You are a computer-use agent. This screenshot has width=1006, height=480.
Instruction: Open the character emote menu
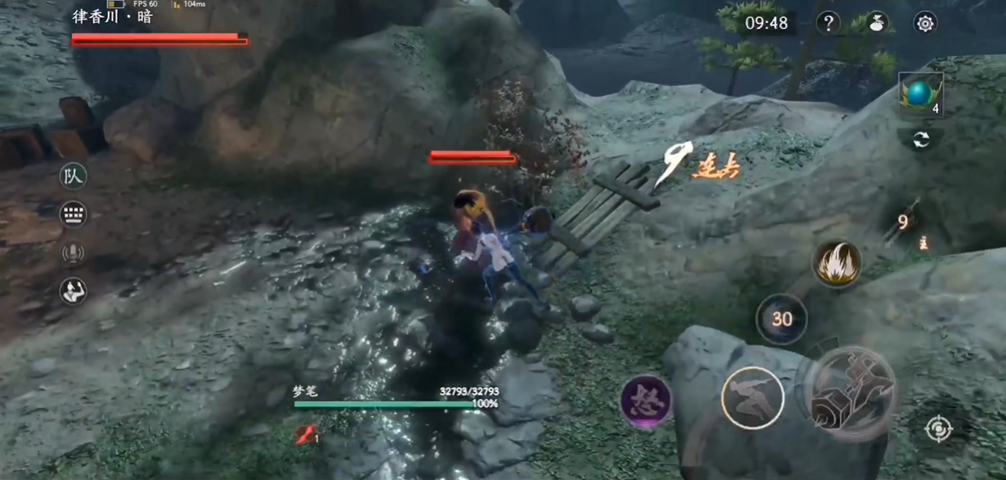click(x=73, y=291)
